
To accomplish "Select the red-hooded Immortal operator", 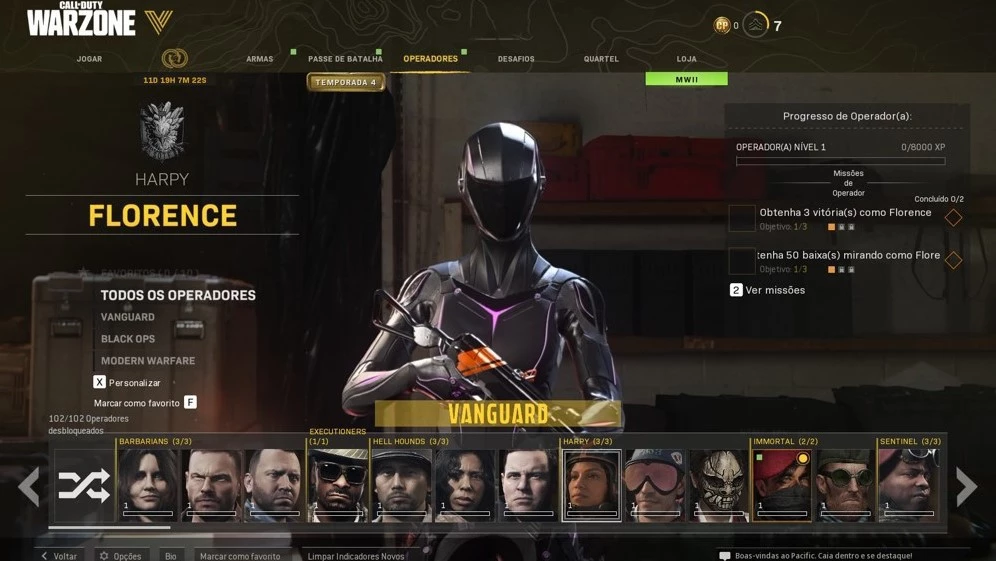I will coord(782,485).
